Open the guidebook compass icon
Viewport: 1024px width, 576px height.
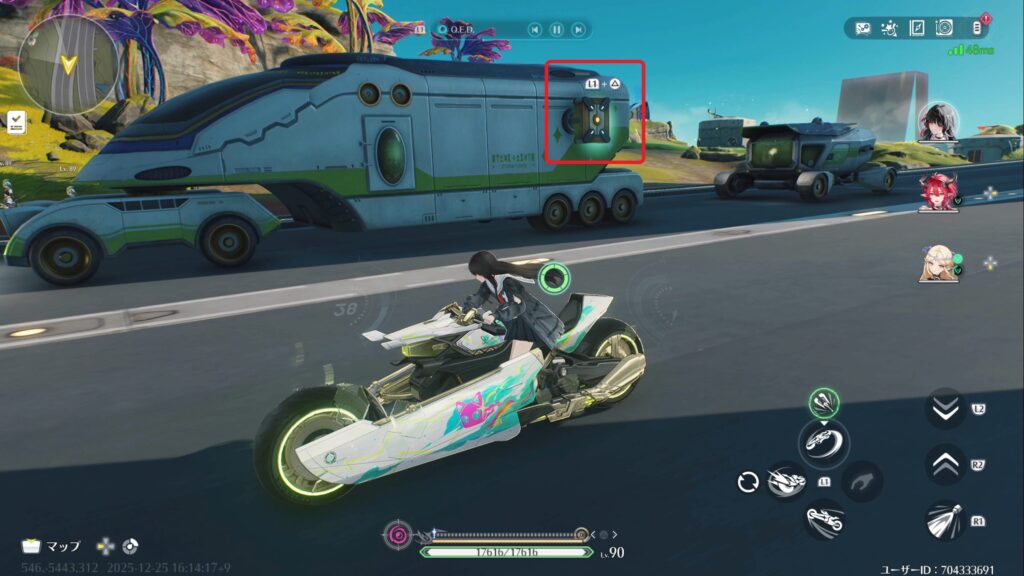[917, 28]
